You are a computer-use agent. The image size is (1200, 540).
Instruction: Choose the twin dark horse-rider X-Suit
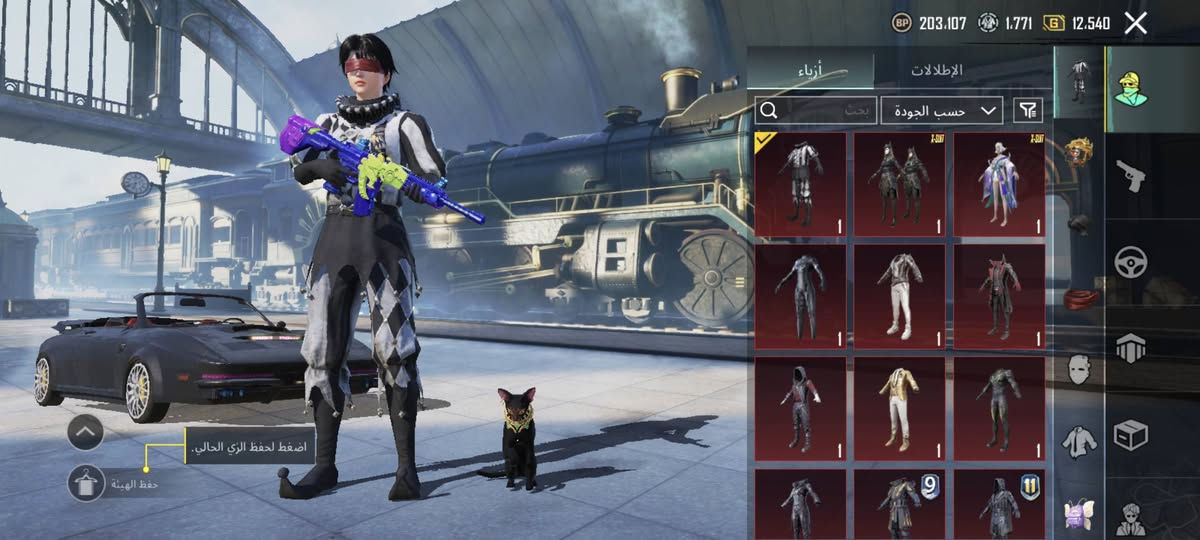[x=899, y=184]
